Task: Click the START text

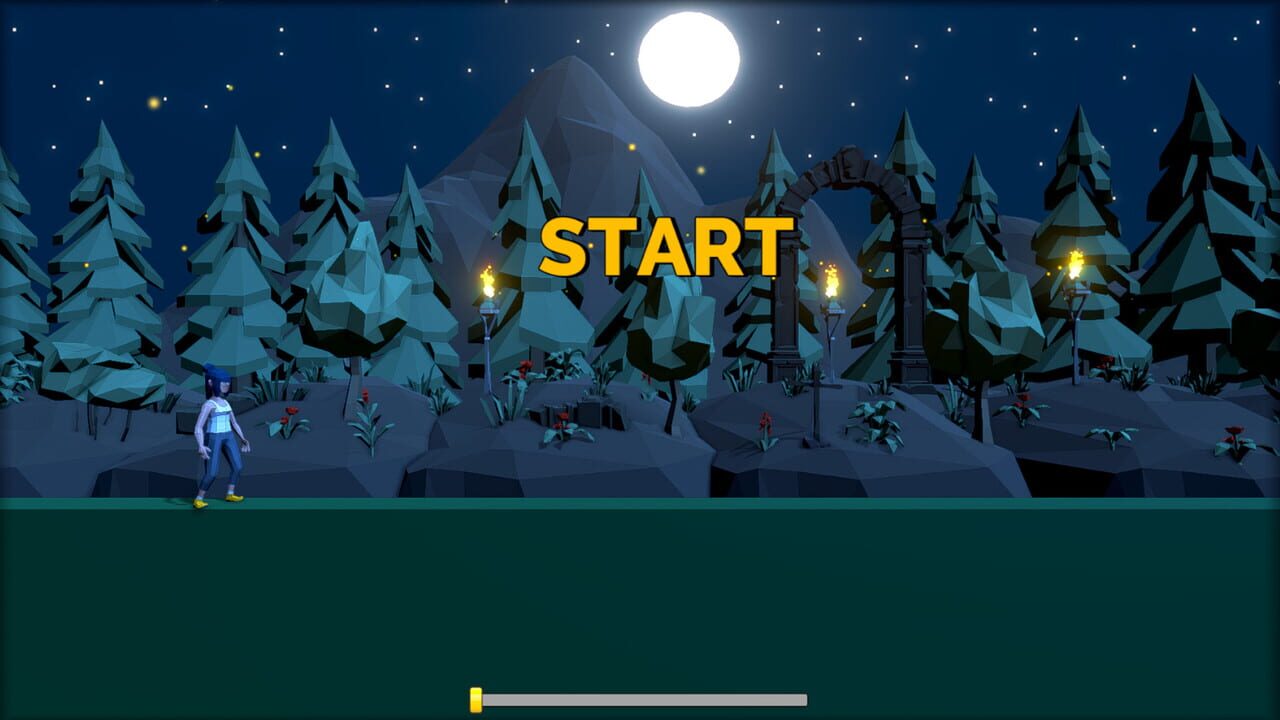Action: (665, 243)
